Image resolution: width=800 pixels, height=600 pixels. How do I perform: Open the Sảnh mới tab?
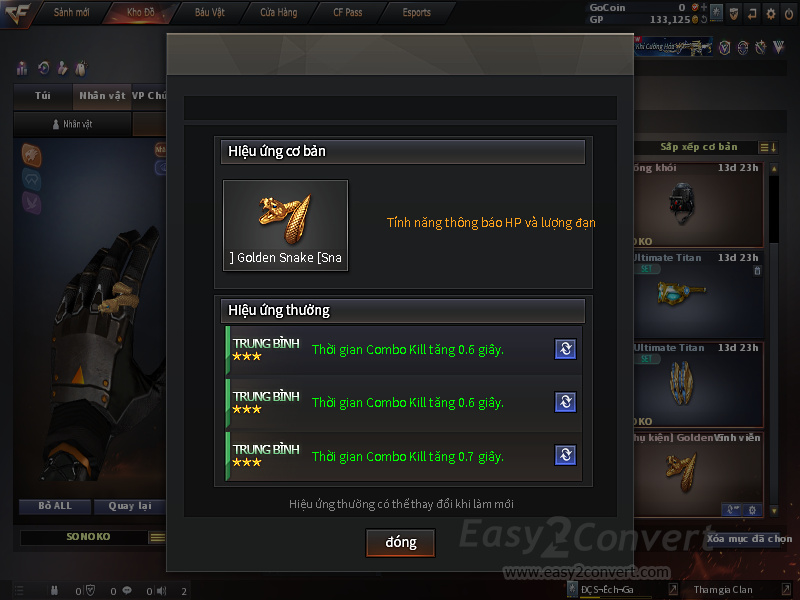[72, 13]
